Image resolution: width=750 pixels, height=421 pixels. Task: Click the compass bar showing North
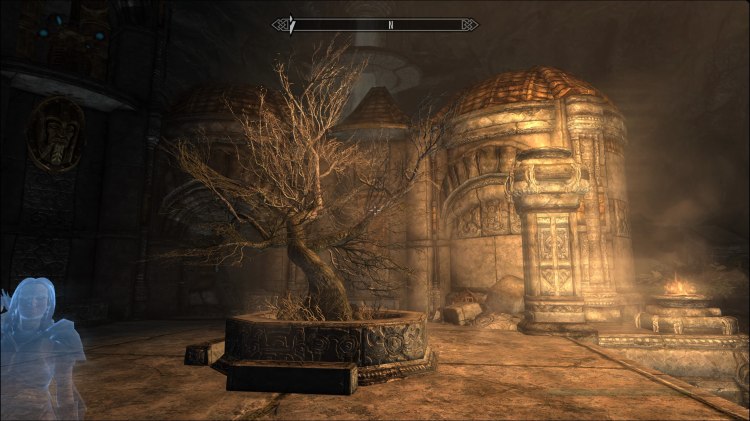[x=375, y=24]
